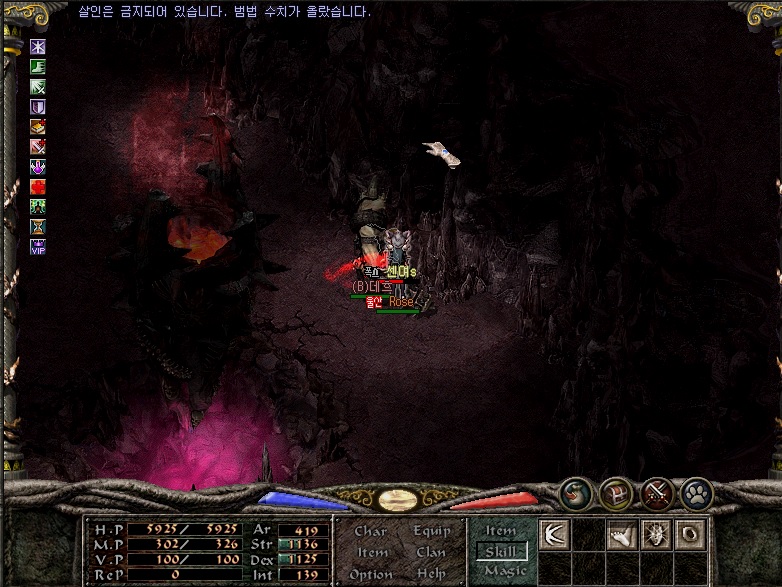
Task: Open the Clan menu
Action: click(x=431, y=552)
